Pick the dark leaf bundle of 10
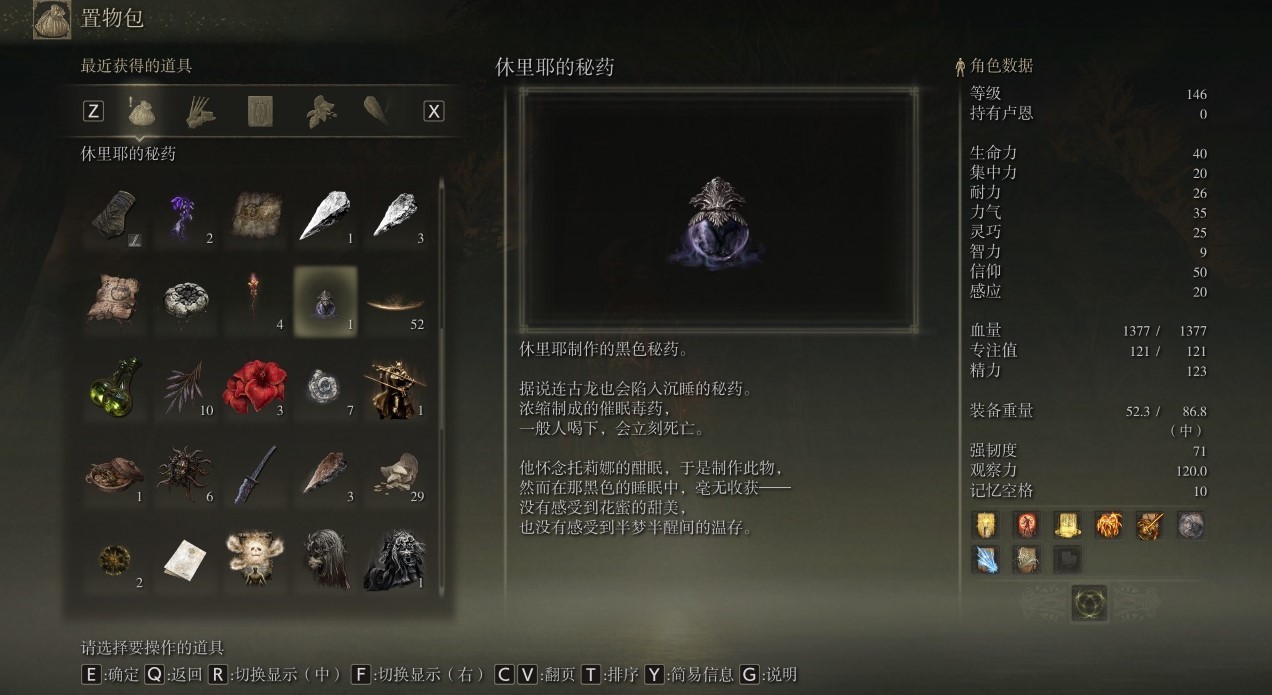The image size is (1272, 695). pos(184,387)
